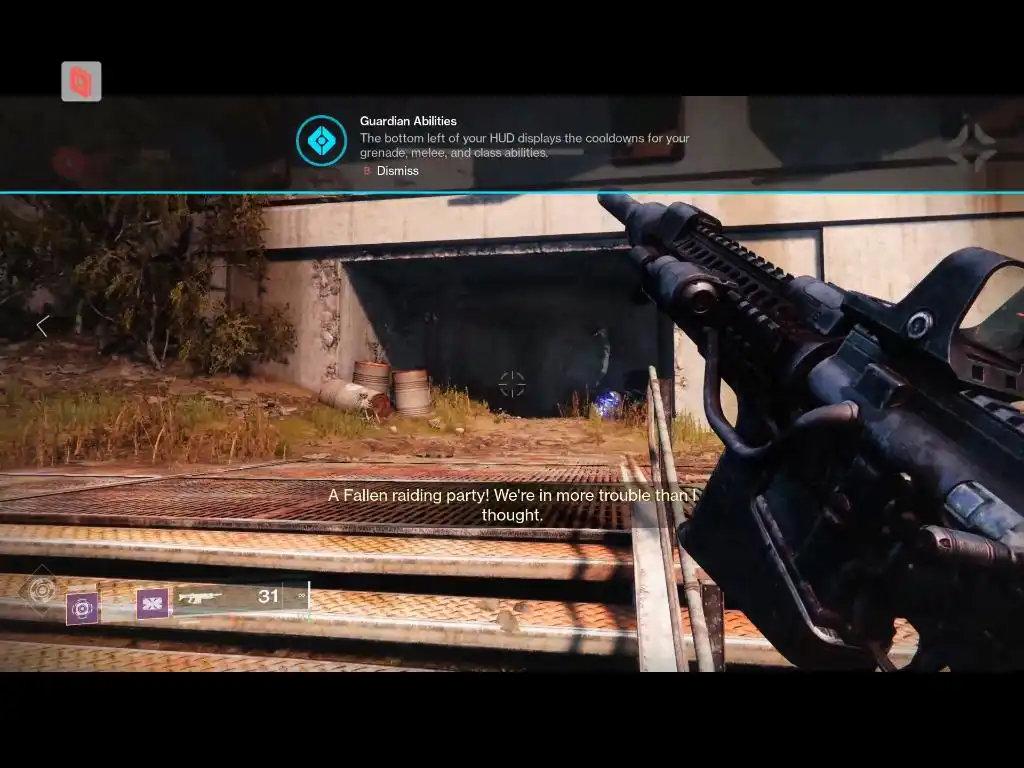Select the Super ability diamond icon
The height and width of the screenshot is (768, 1024).
(x=42, y=589)
